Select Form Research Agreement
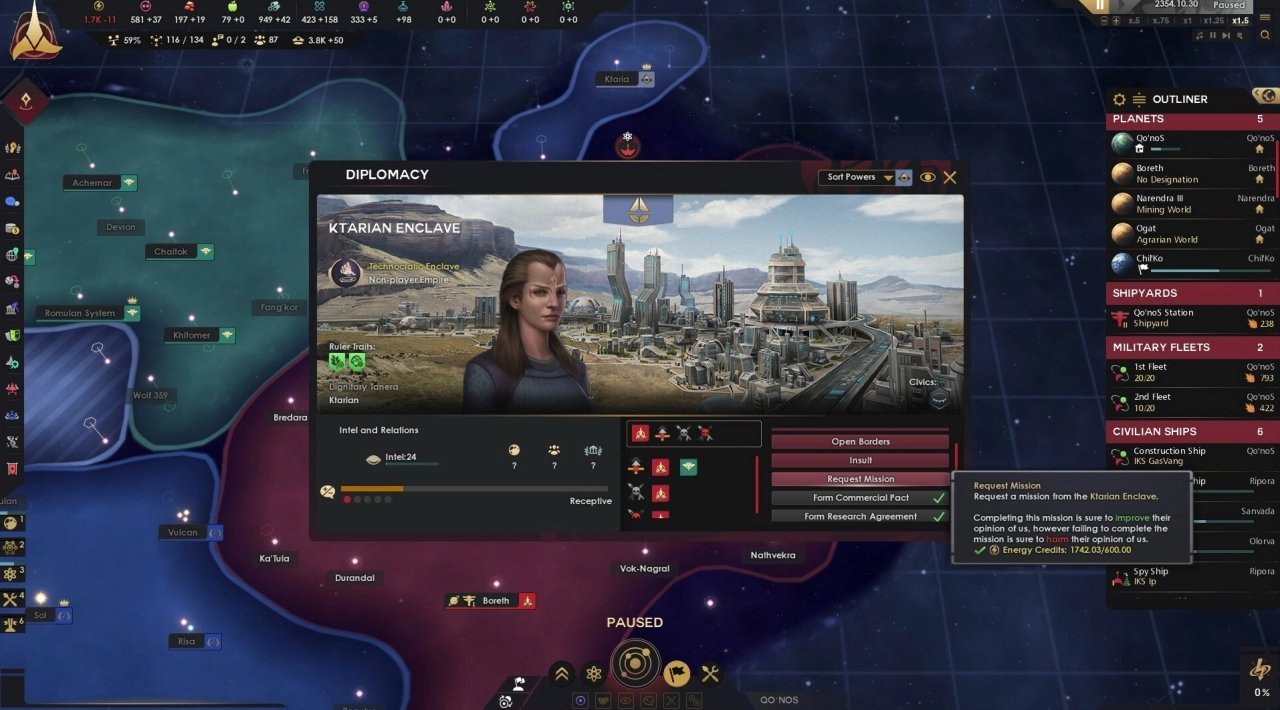Screen dimensions: 1280x710 860,517
